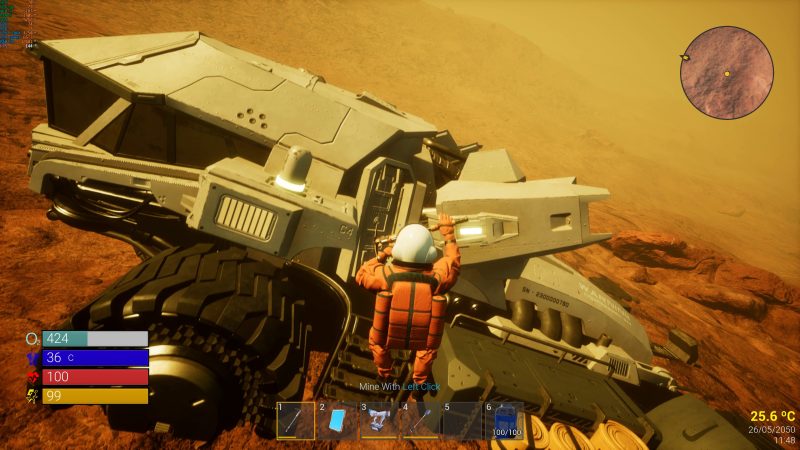Click the circular minimap

(727, 73)
